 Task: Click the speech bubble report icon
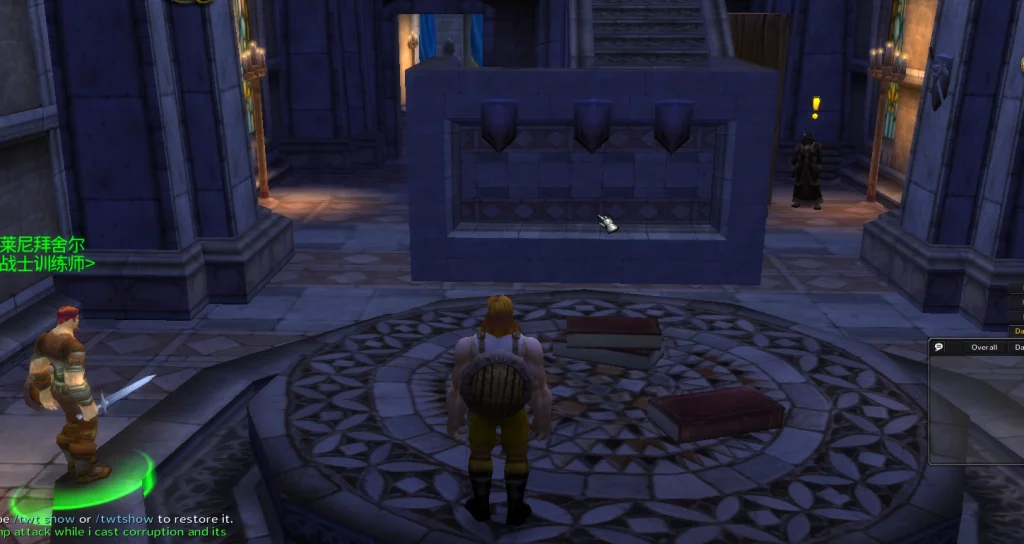pyautogui.click(x=939, y=348)
